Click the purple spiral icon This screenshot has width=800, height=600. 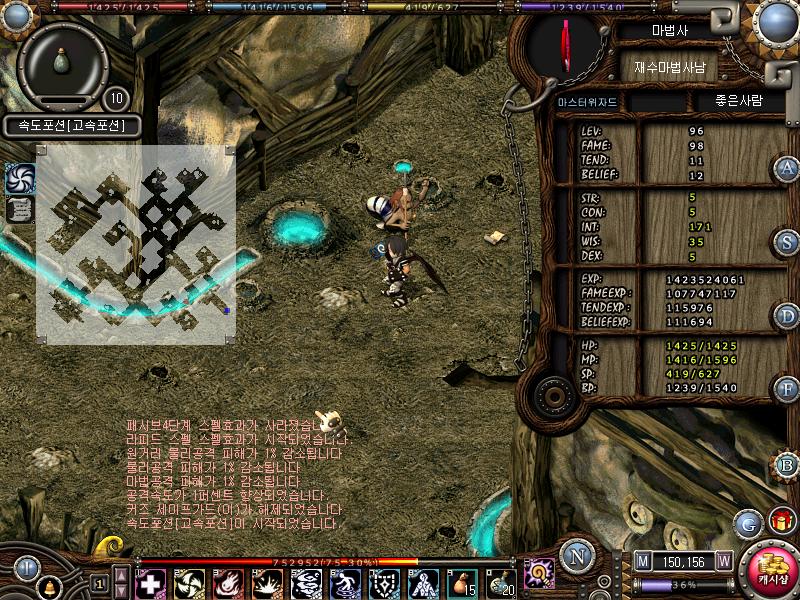pos(539,574)
